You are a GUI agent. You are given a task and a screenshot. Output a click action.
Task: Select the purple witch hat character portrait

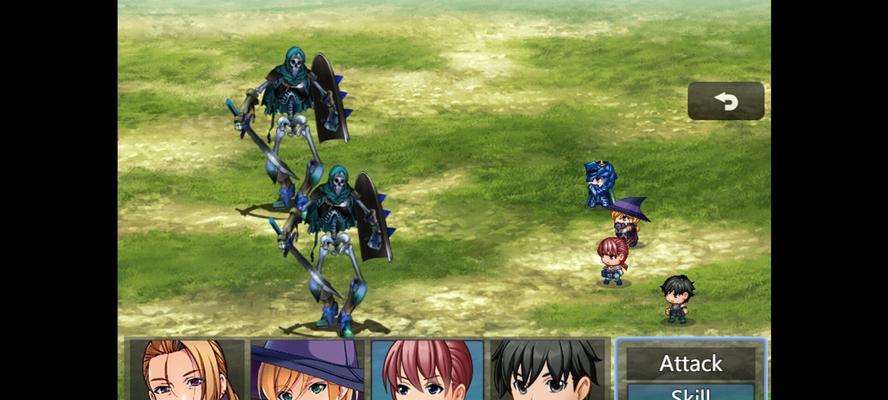[307, 370]
